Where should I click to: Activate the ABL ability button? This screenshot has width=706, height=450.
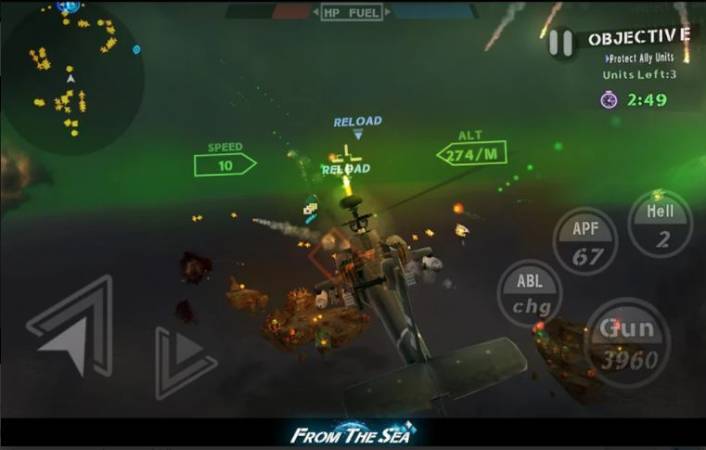(529, 293)
